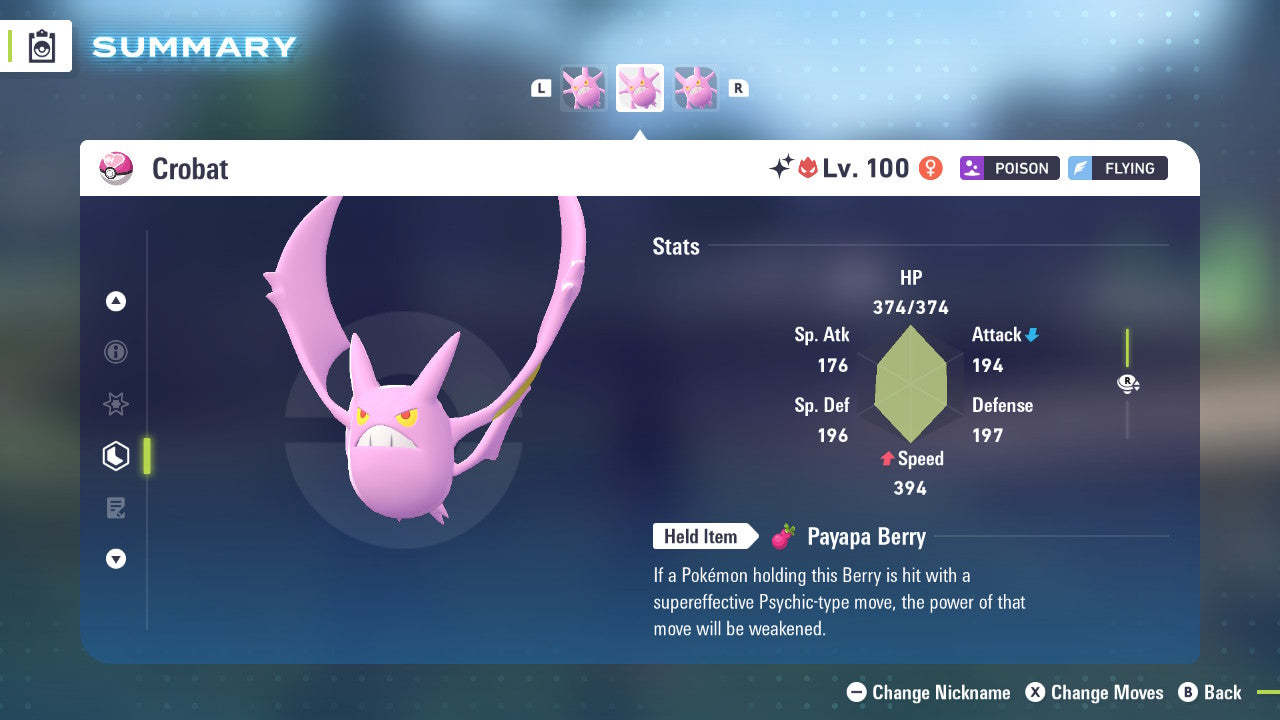Select the star ribbon icon in sidebar
The image size is (1280, 720).
coord(116,404)
